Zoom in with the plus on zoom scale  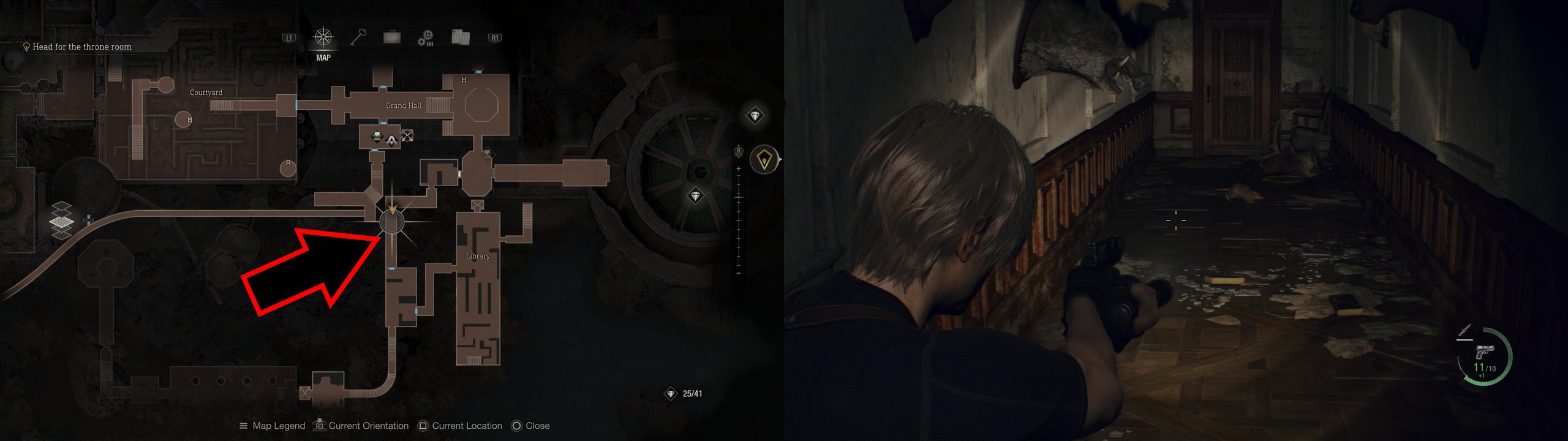(739, 168)
